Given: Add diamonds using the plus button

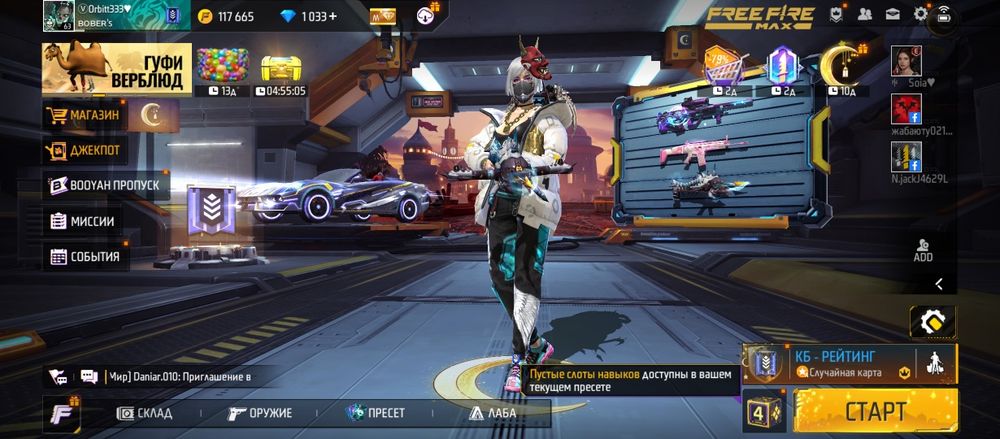Looking at the screenshot, I should click(x=332, y=16).
